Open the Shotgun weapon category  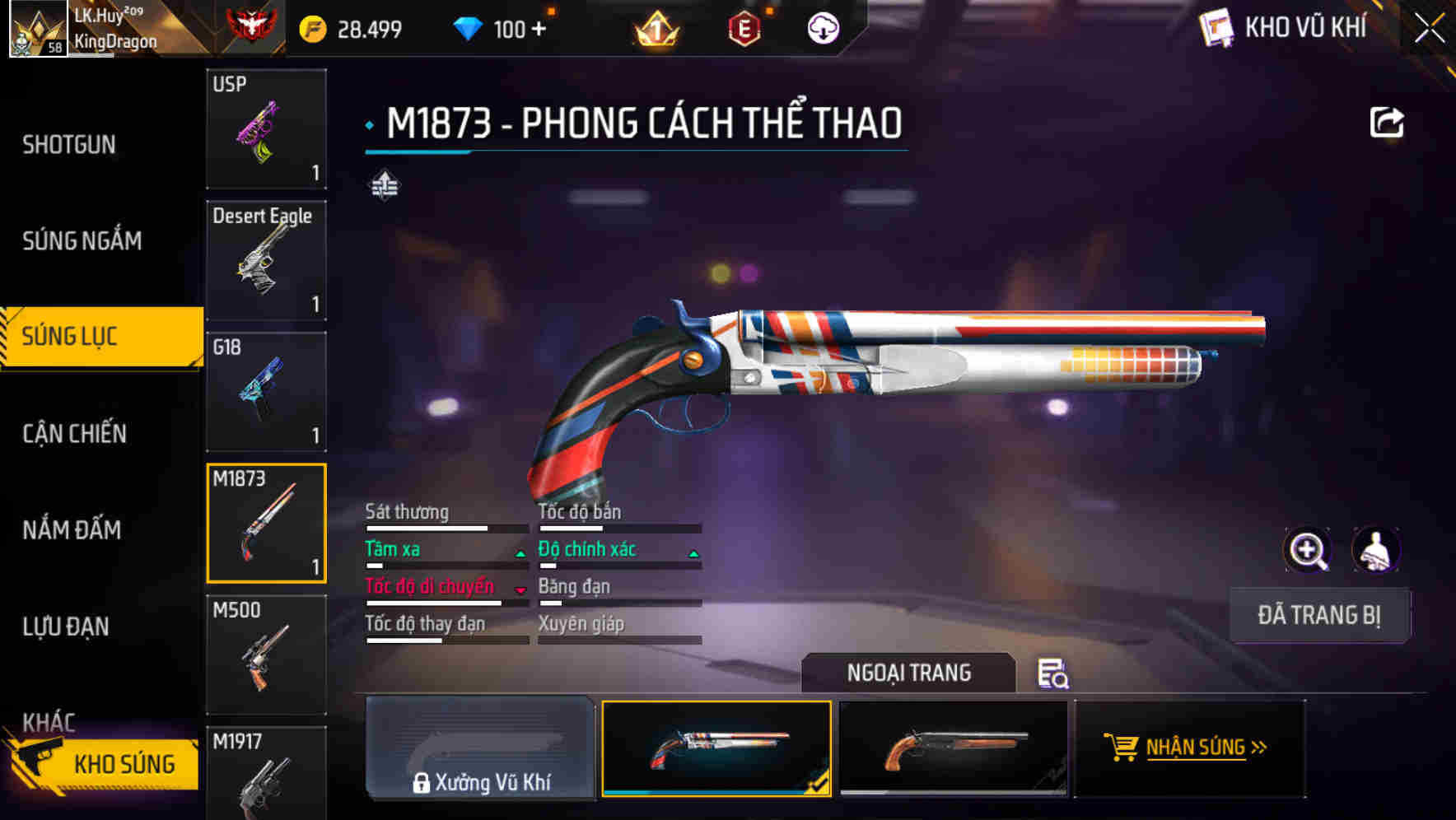tap(69, 145)
